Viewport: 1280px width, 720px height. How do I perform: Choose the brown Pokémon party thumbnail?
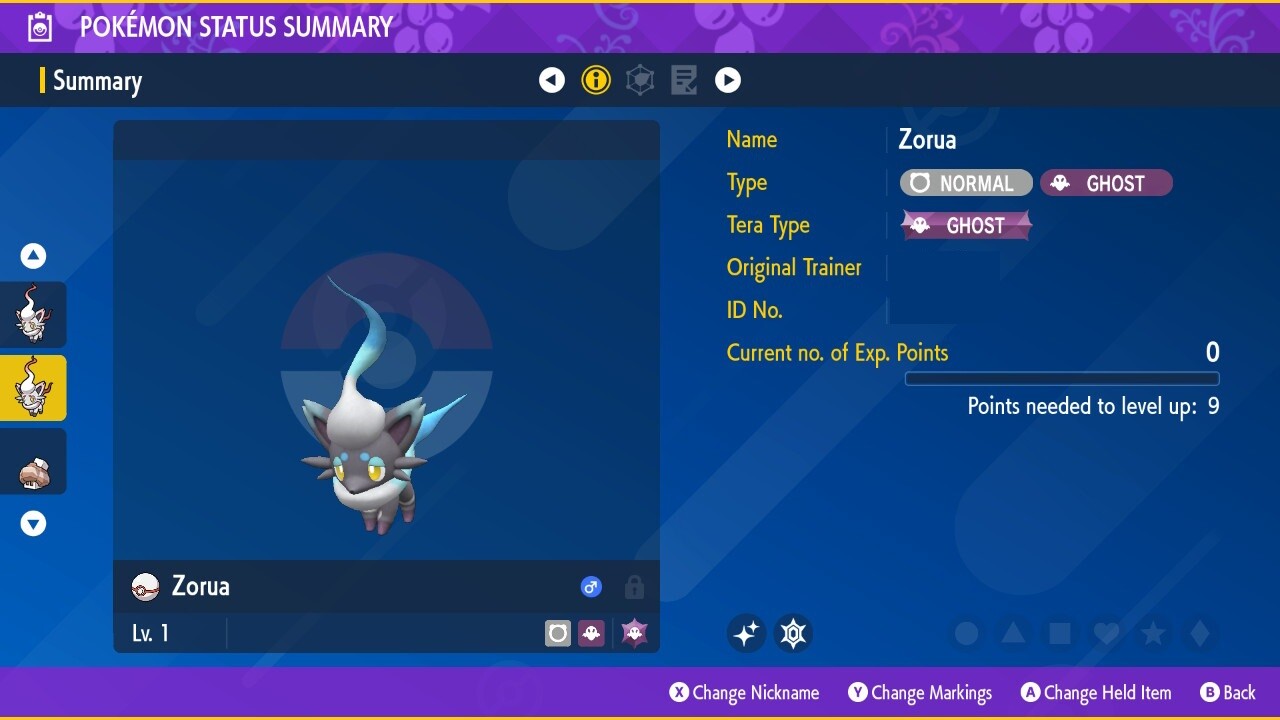click(33, 462)
